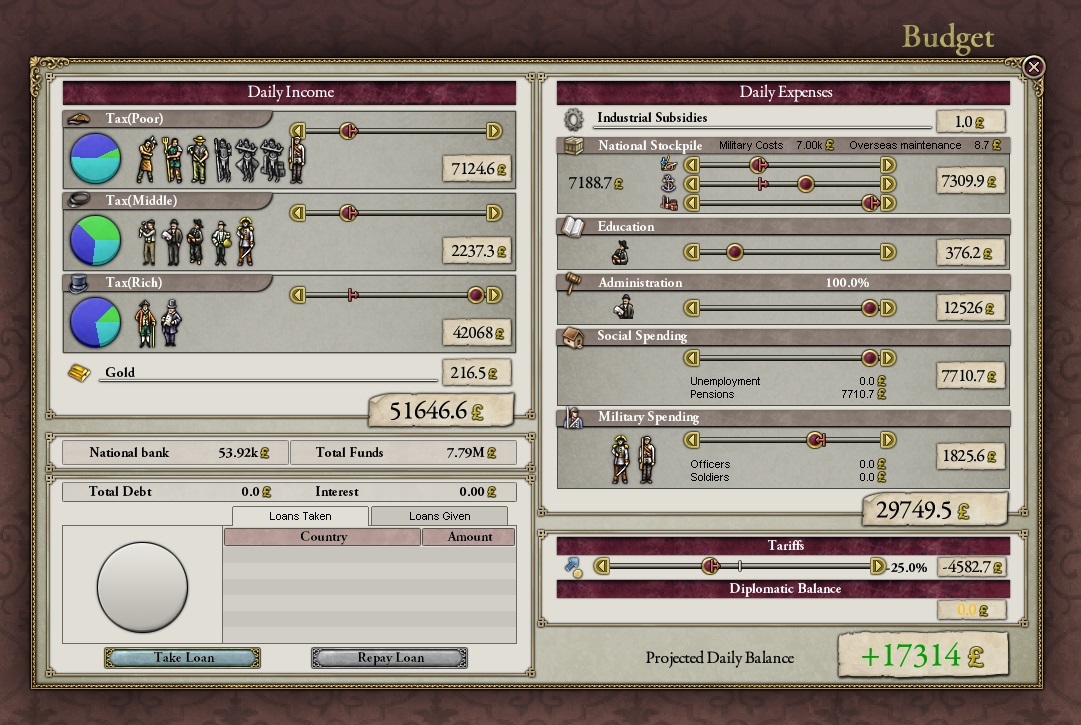The height and width of the screenshot is (725, 1081).
Task: Reduce Social Spending using left arrow
Action: pyautogui.click(x=690, y=358)
